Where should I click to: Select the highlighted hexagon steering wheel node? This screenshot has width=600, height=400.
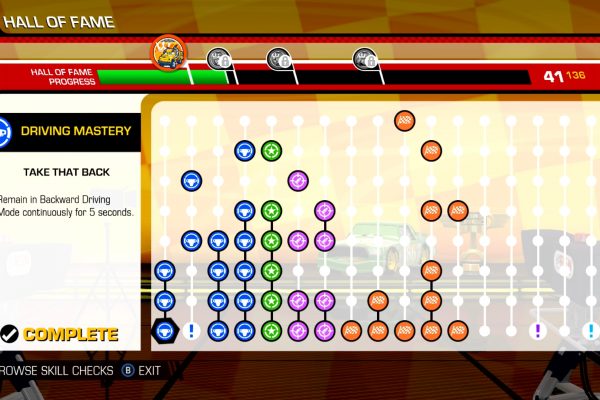[164, 331]
